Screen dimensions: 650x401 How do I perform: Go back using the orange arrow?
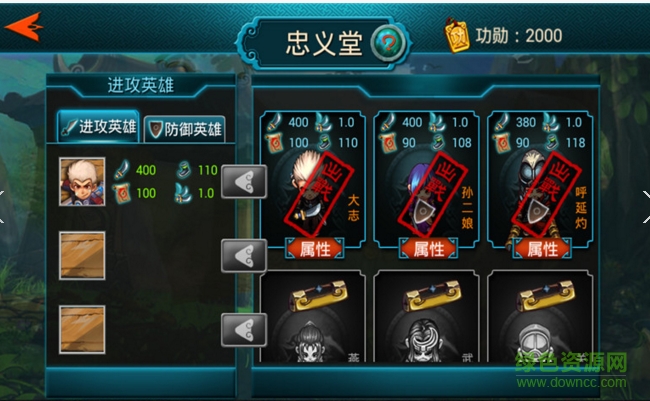tap(24, 24)
